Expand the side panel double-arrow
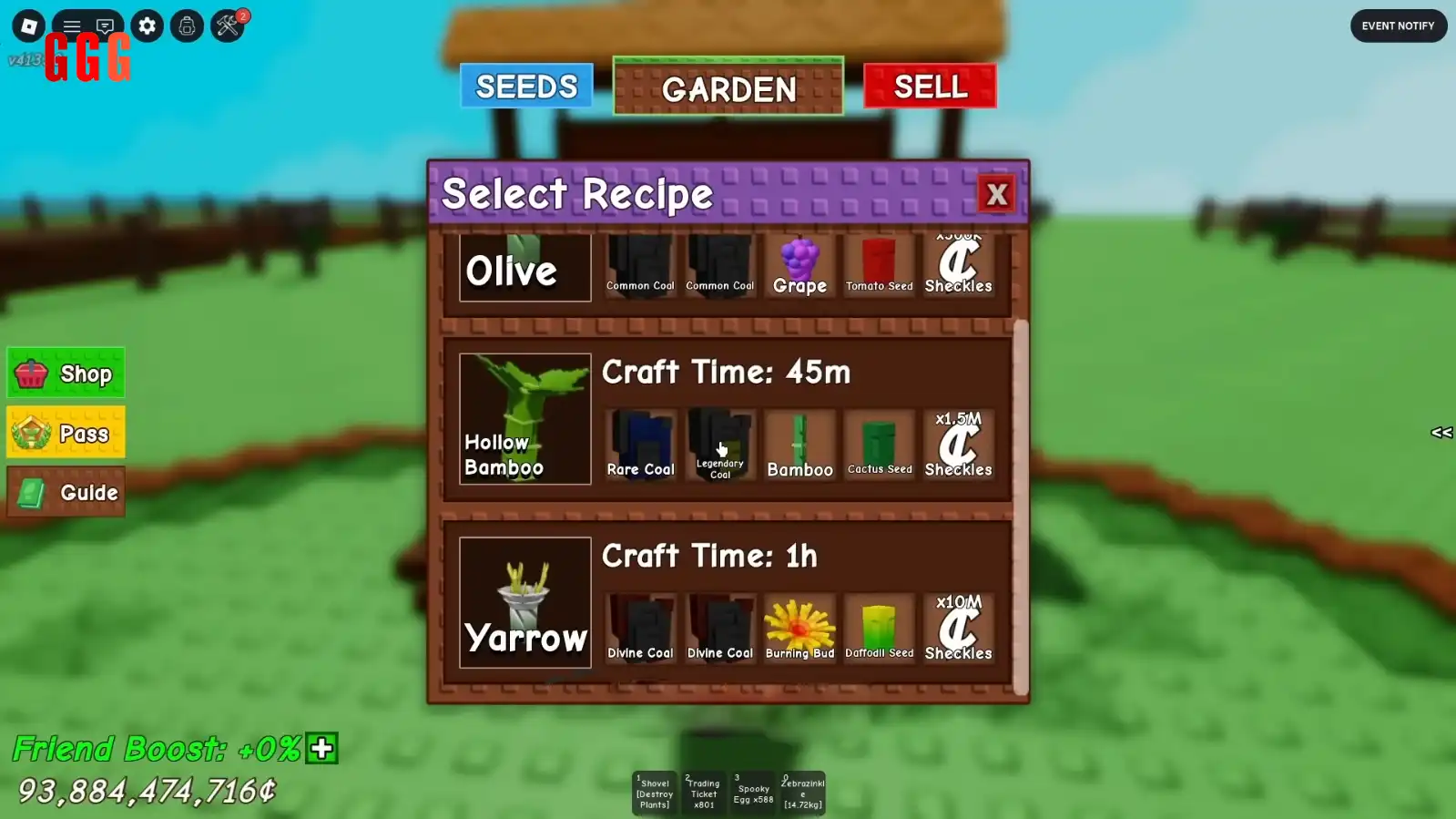The width and height of the screenshot is (1456, 819). pyautogui.click(x=1441, y=433)
